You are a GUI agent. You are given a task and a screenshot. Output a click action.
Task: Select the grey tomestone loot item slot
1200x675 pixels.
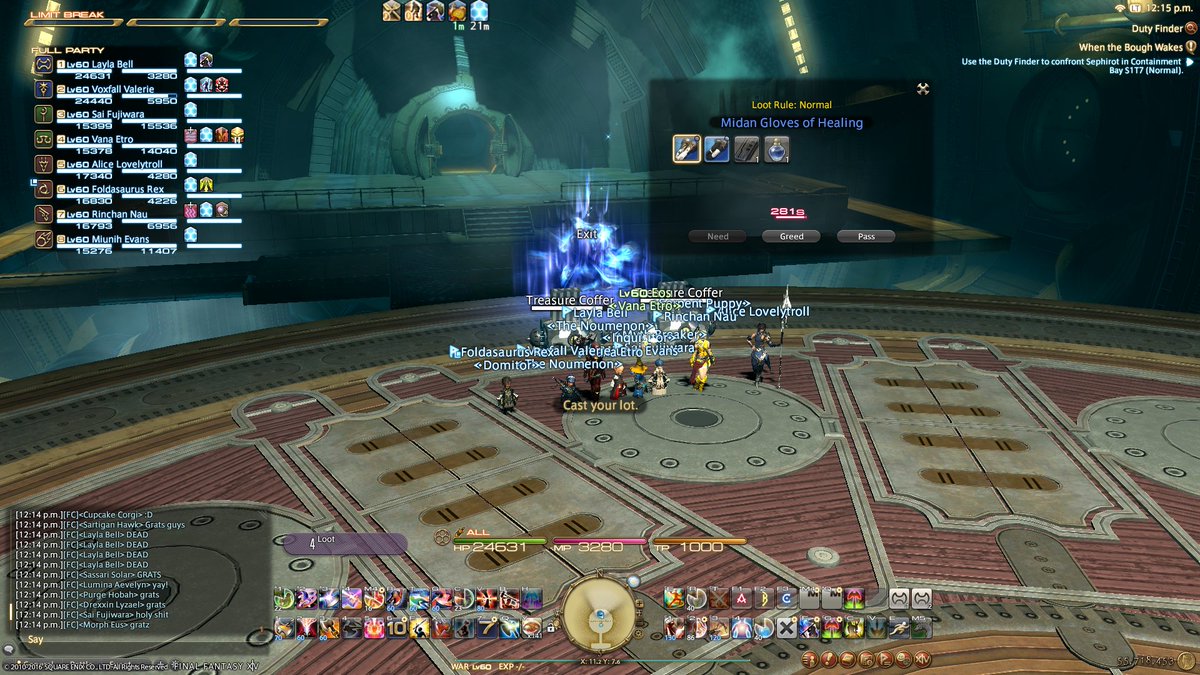(746, 149)
